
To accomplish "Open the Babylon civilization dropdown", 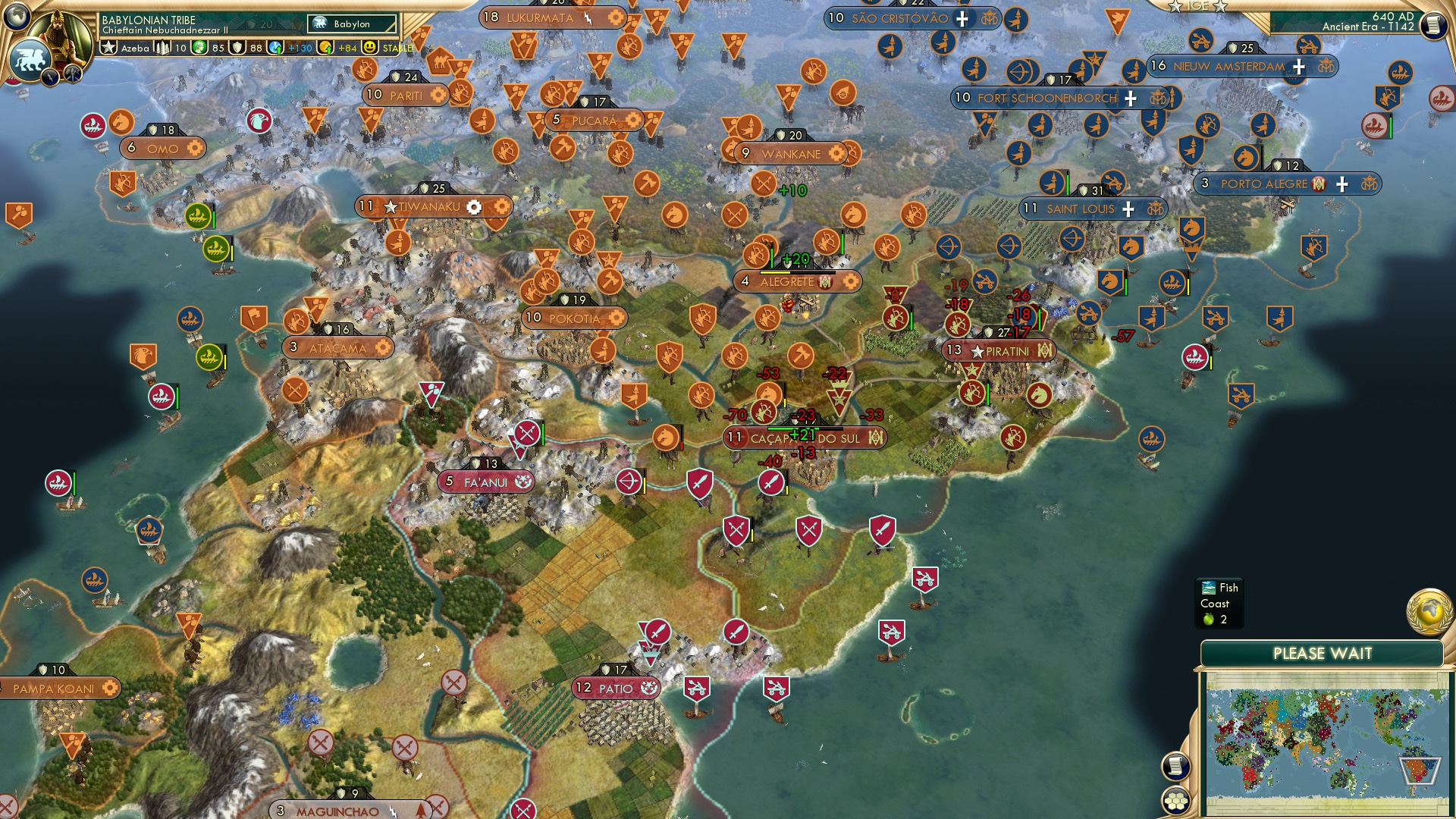I will click(x=350, y=24).
